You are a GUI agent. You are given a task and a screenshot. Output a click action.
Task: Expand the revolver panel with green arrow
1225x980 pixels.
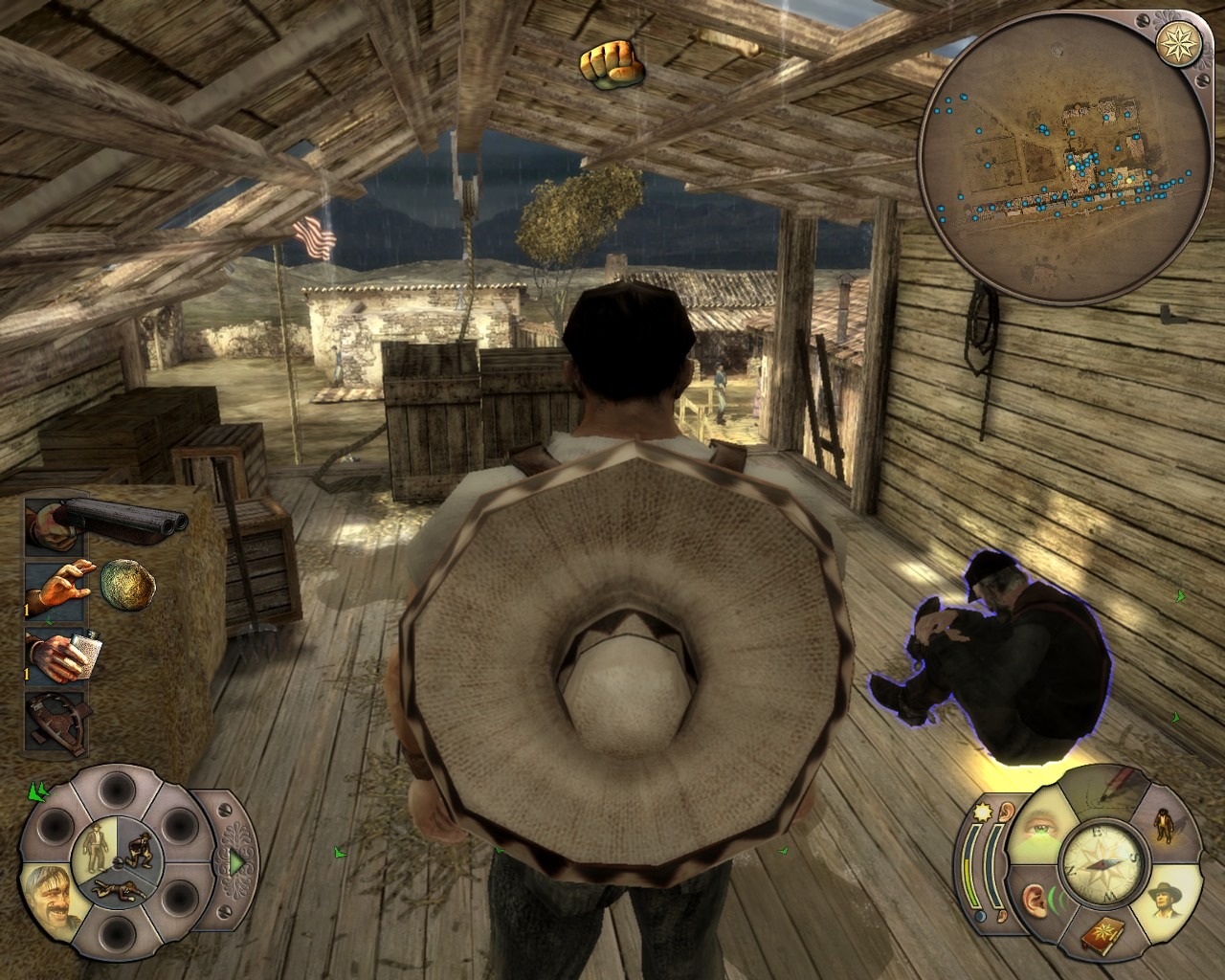click(234, 862)
